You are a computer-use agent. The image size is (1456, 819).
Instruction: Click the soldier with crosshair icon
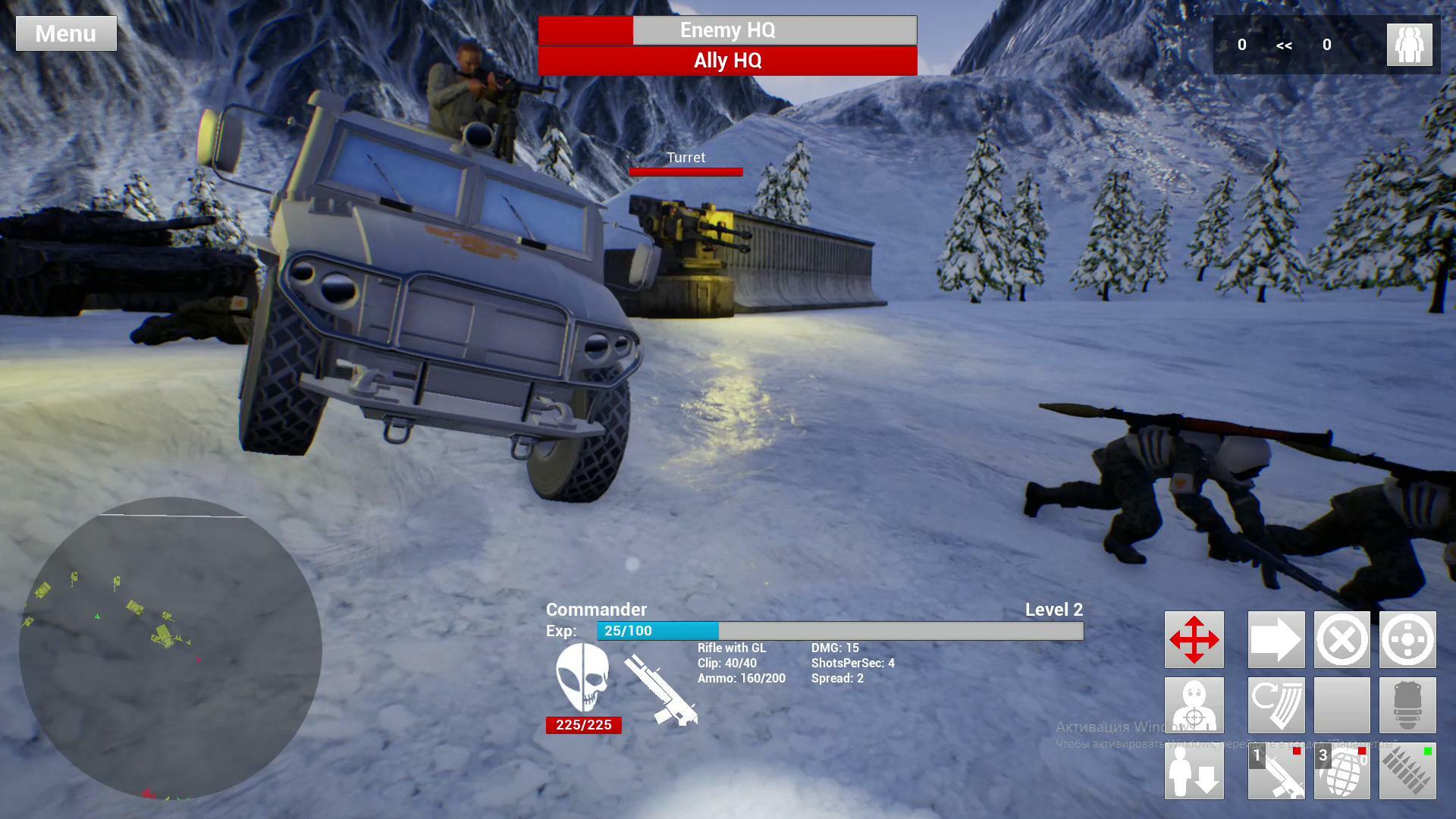pyautogui.click(x=1194, y=705)
